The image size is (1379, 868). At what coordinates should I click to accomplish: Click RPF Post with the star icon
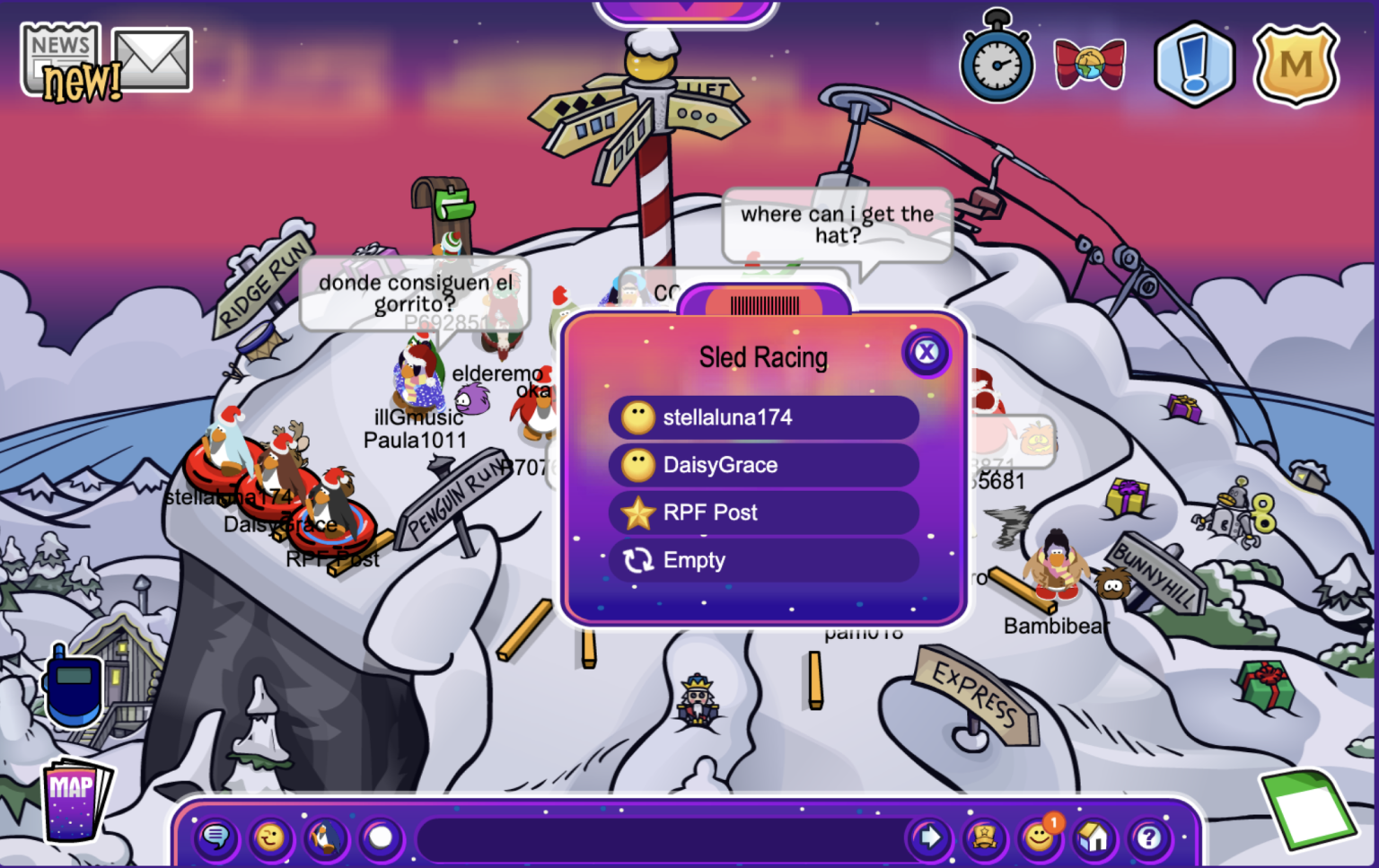coord(762,513)
